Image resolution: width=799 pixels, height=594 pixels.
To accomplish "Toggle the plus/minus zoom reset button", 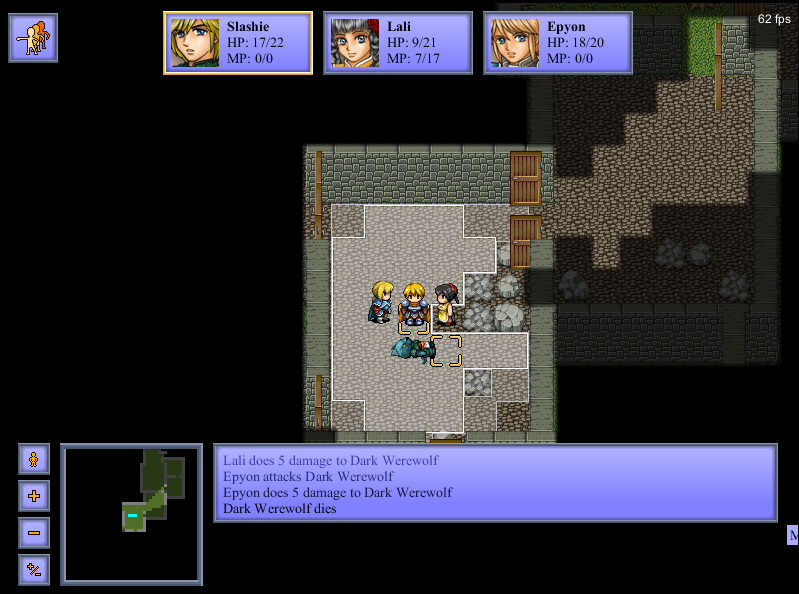I will click(x=33, y=570).
